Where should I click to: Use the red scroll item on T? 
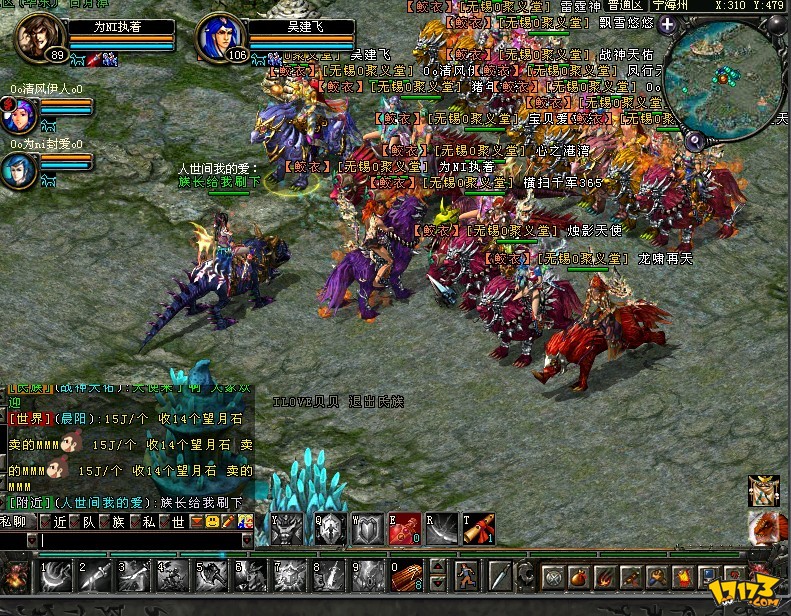[478, 529]
